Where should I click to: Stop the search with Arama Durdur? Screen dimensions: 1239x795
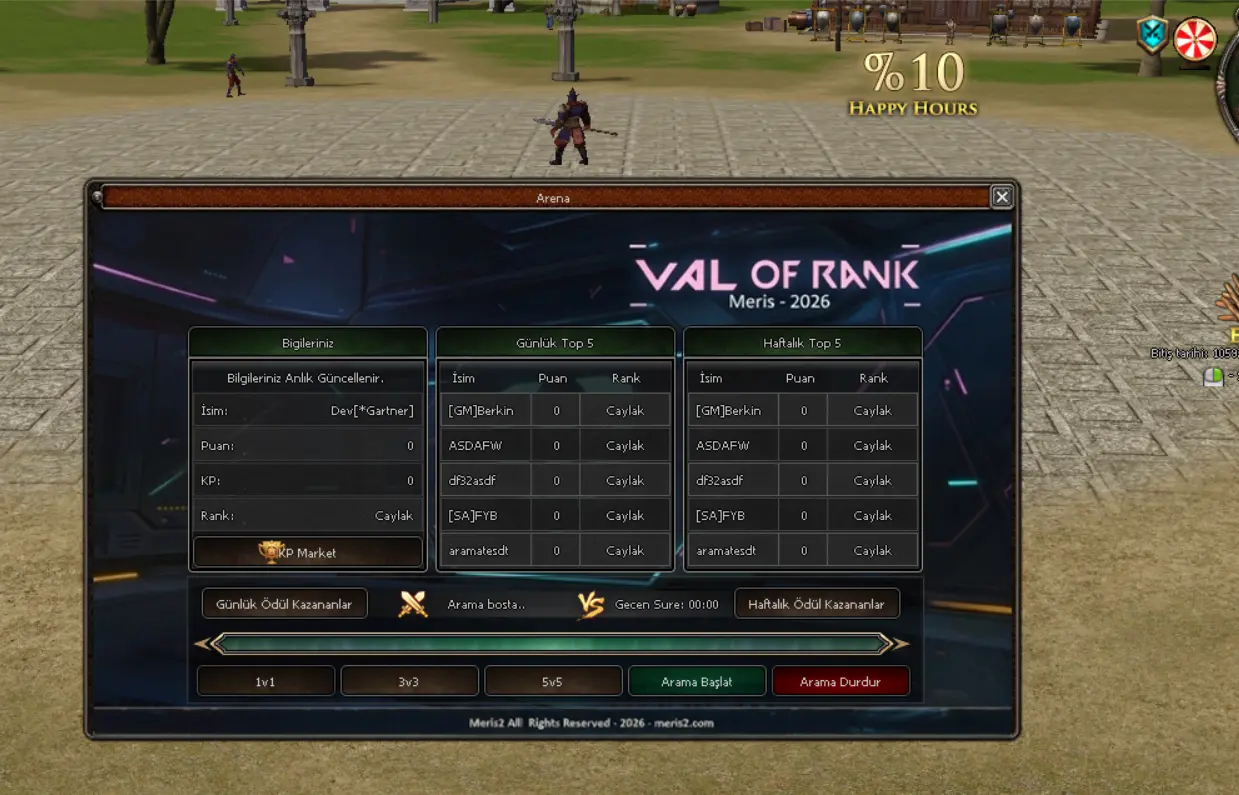840,681
